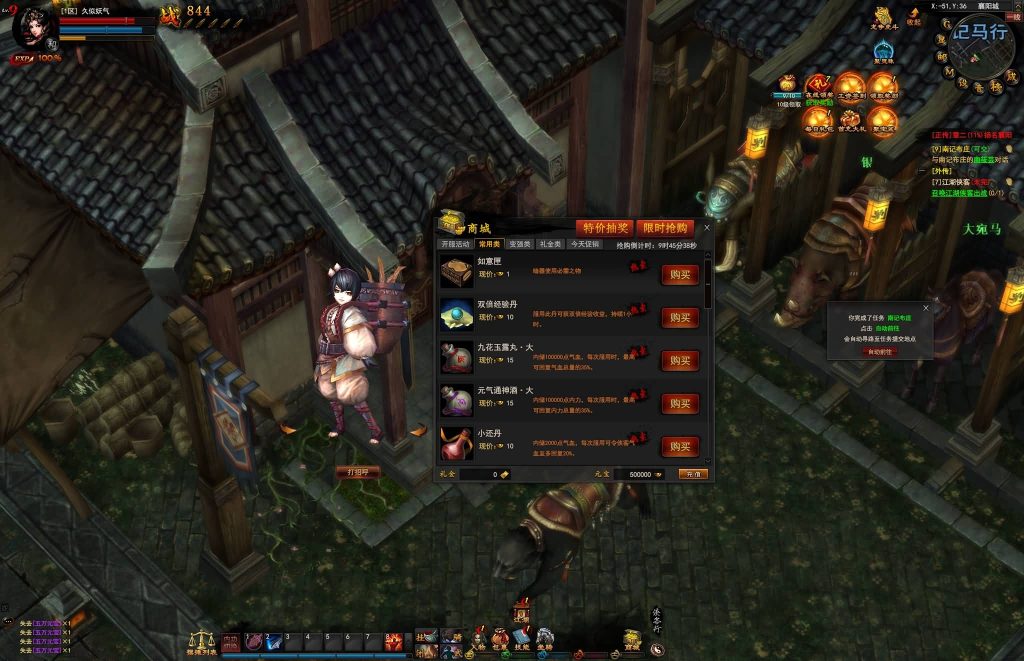
Task: Click the 打招呼 greet button
Action: [358, 472]
